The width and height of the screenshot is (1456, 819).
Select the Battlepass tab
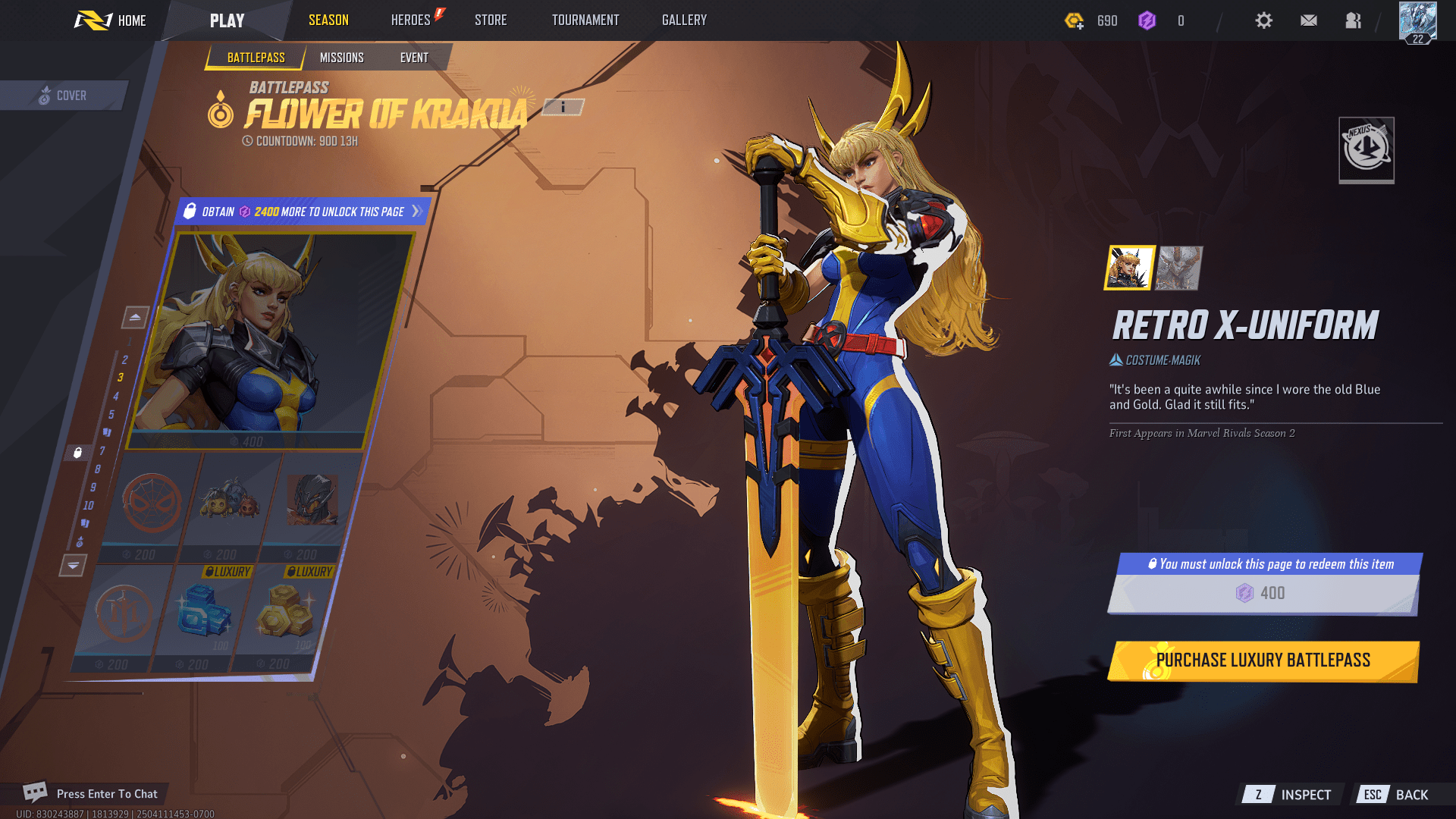(x=256, y=58)
